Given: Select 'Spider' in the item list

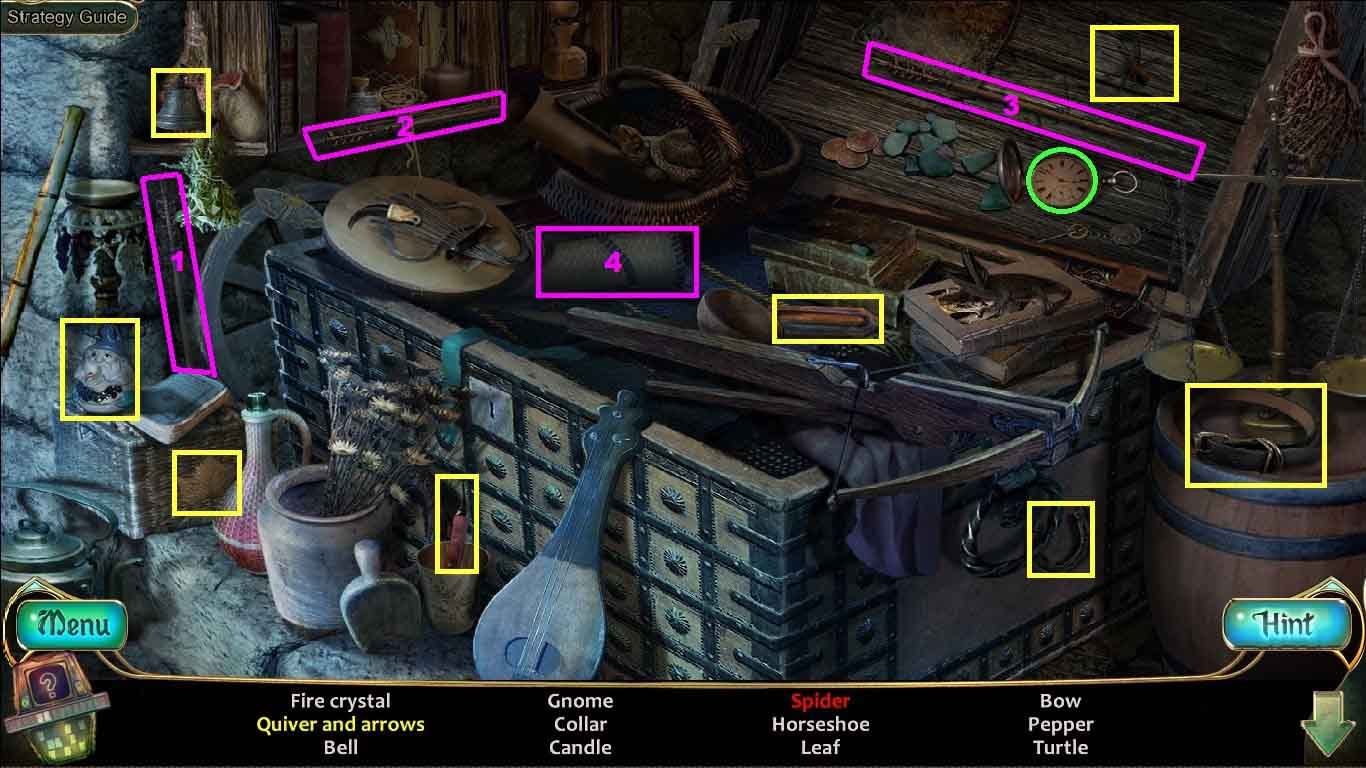Looking at the screenshot, I should 820,701.
